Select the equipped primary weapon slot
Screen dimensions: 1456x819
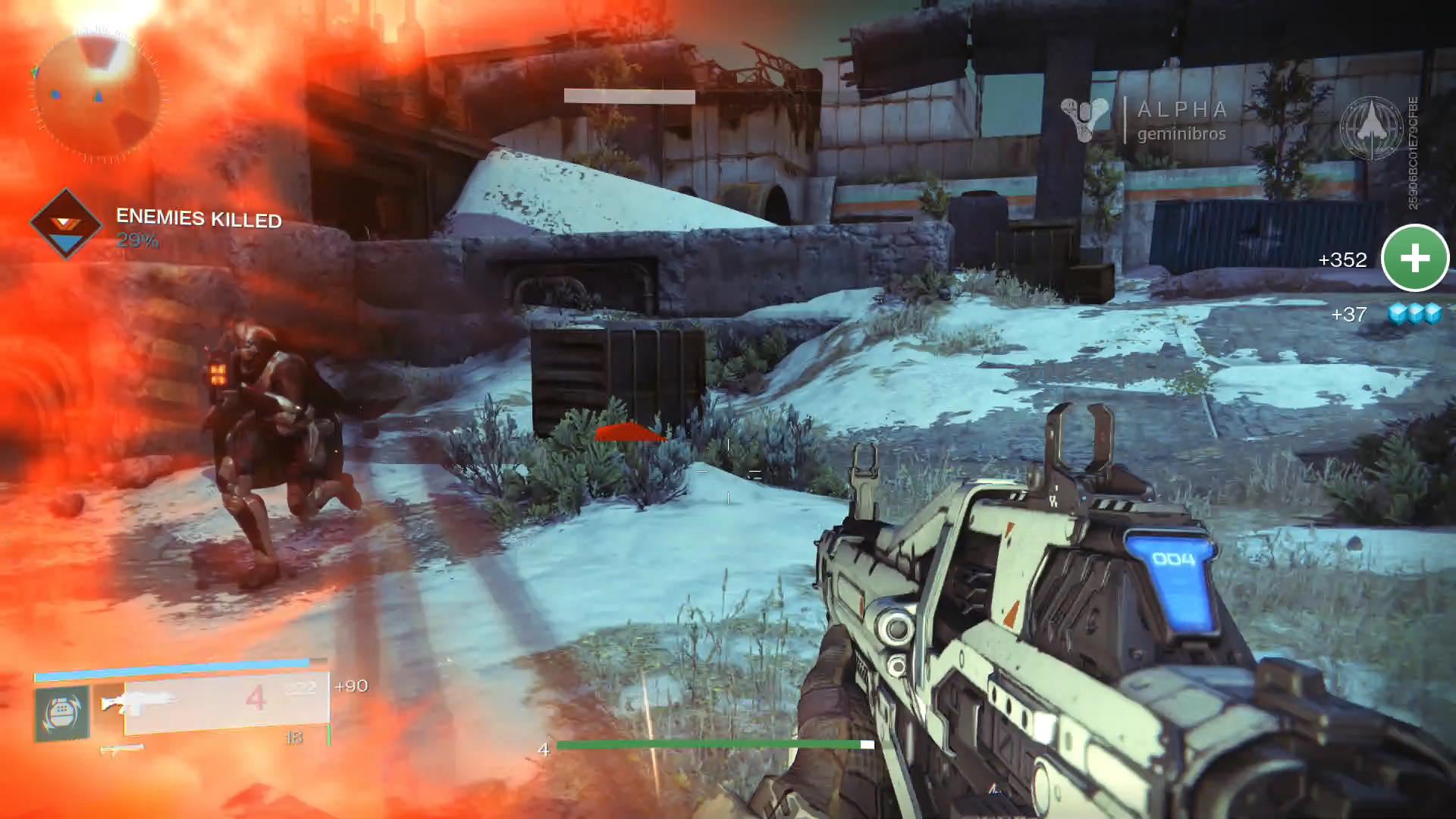coord(226,704)
